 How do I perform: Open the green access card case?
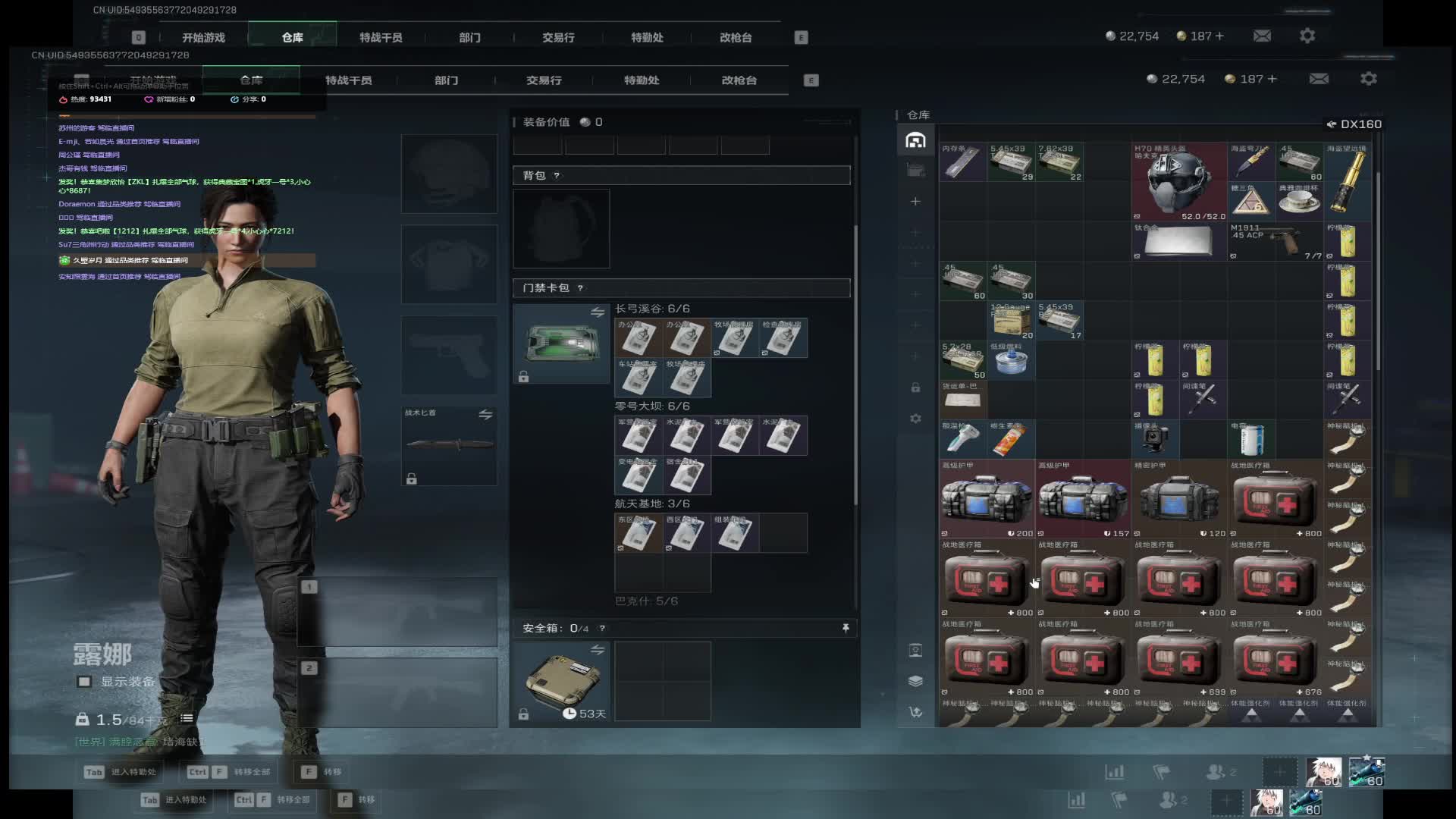561,343
